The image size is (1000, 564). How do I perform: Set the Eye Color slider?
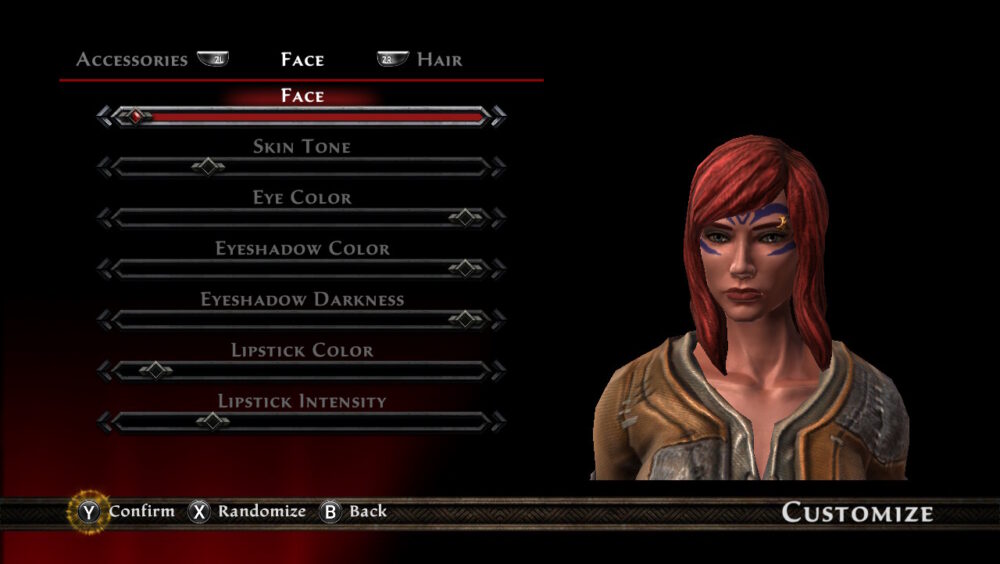465,218
